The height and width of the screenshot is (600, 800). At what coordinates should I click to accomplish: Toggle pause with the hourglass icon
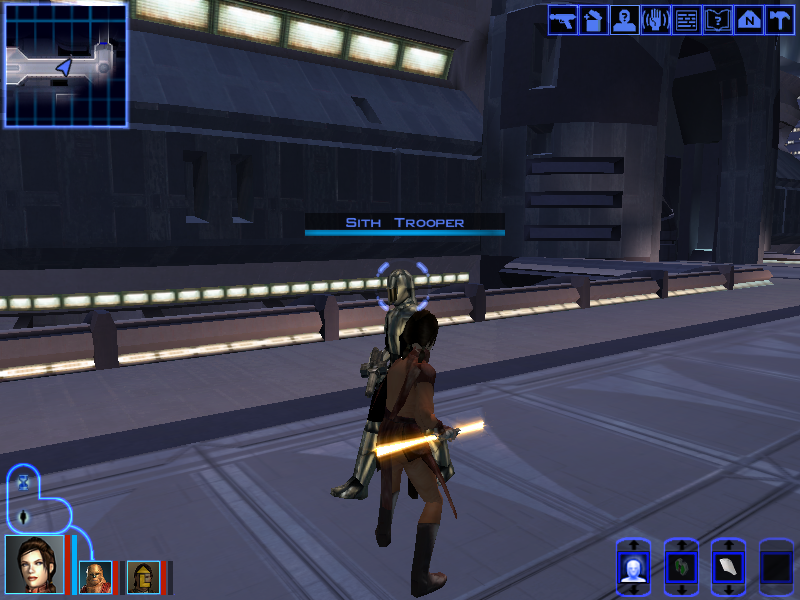click(24, 482)
